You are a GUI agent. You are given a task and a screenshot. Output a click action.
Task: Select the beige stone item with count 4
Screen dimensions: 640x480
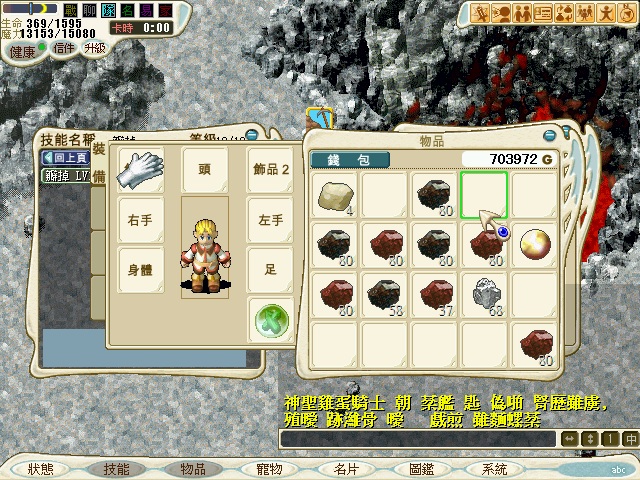coord(334,196)
